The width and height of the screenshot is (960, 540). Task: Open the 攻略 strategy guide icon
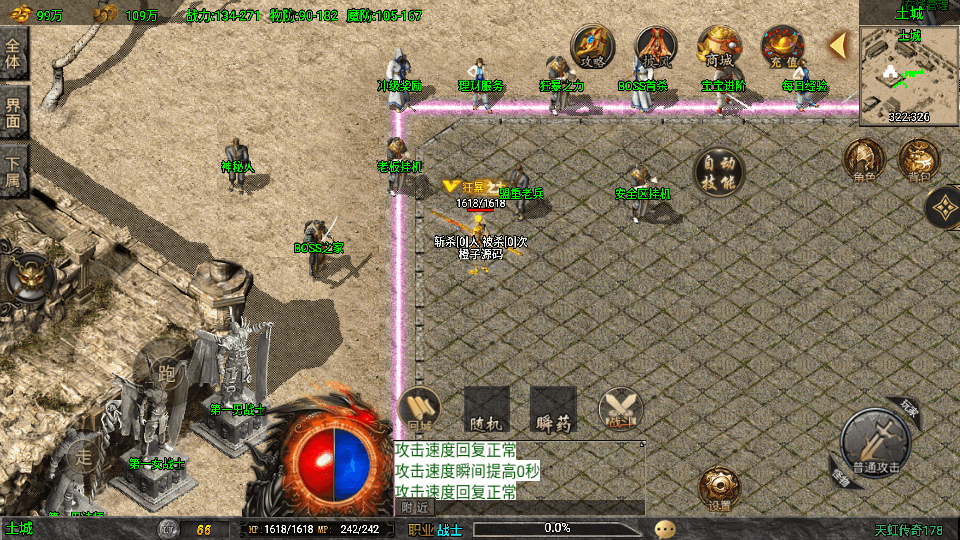click(593, 46)
